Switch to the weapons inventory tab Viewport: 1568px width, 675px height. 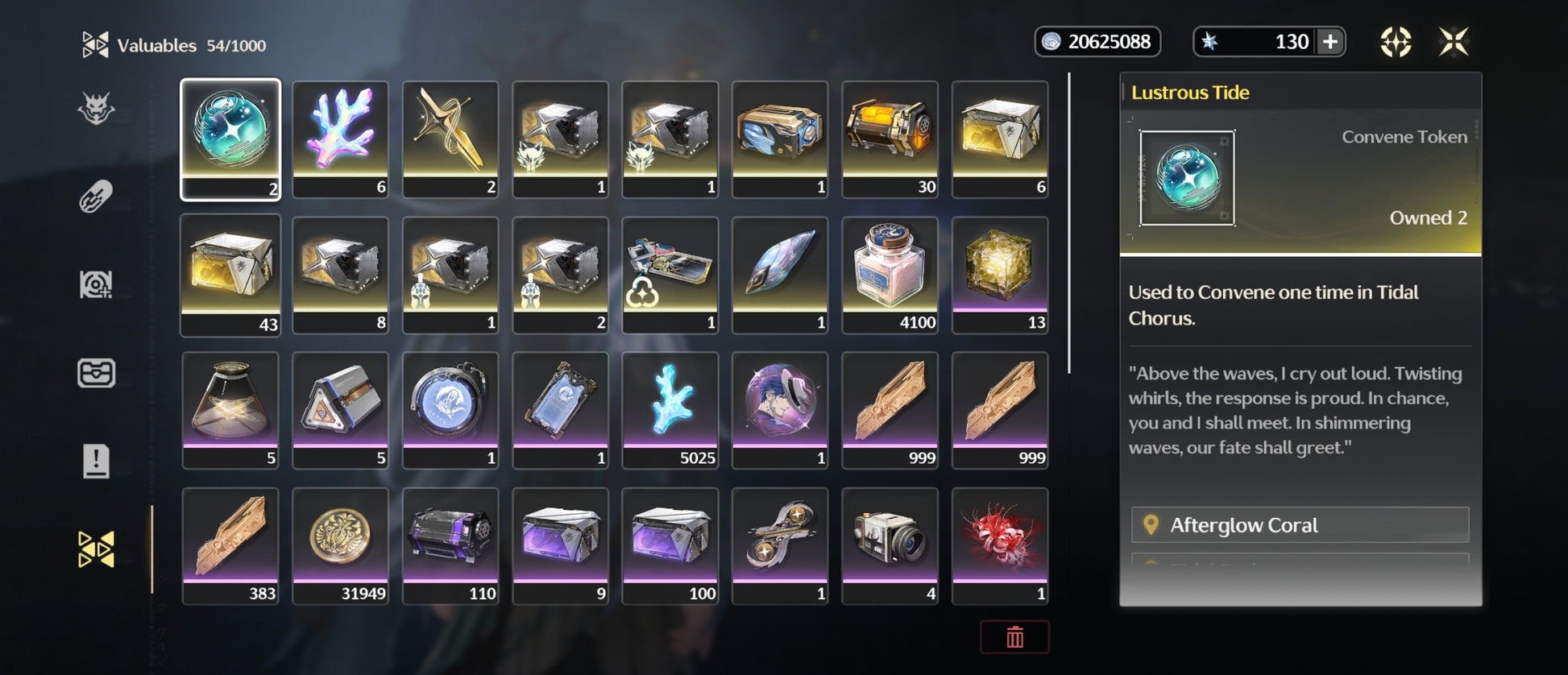point(96,197)
